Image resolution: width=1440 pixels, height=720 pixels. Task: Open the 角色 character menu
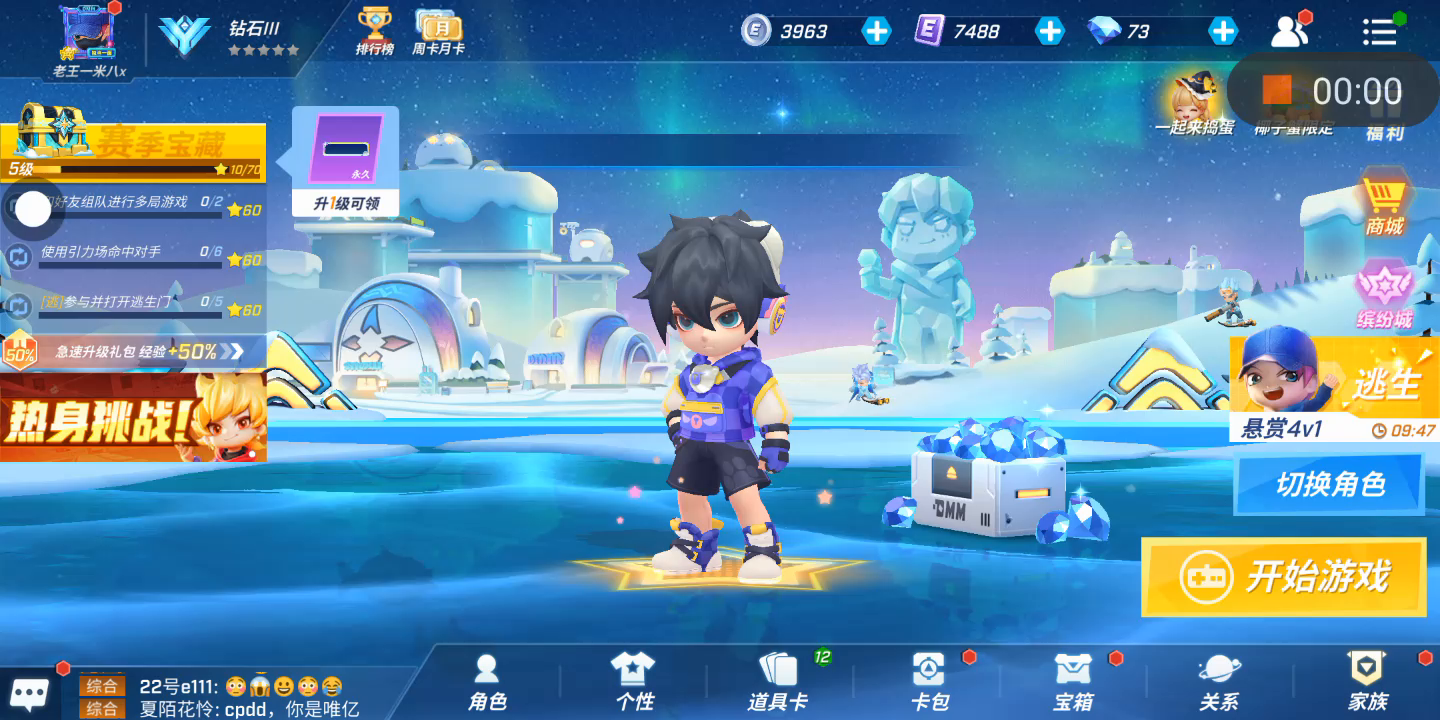pos(487,682)
